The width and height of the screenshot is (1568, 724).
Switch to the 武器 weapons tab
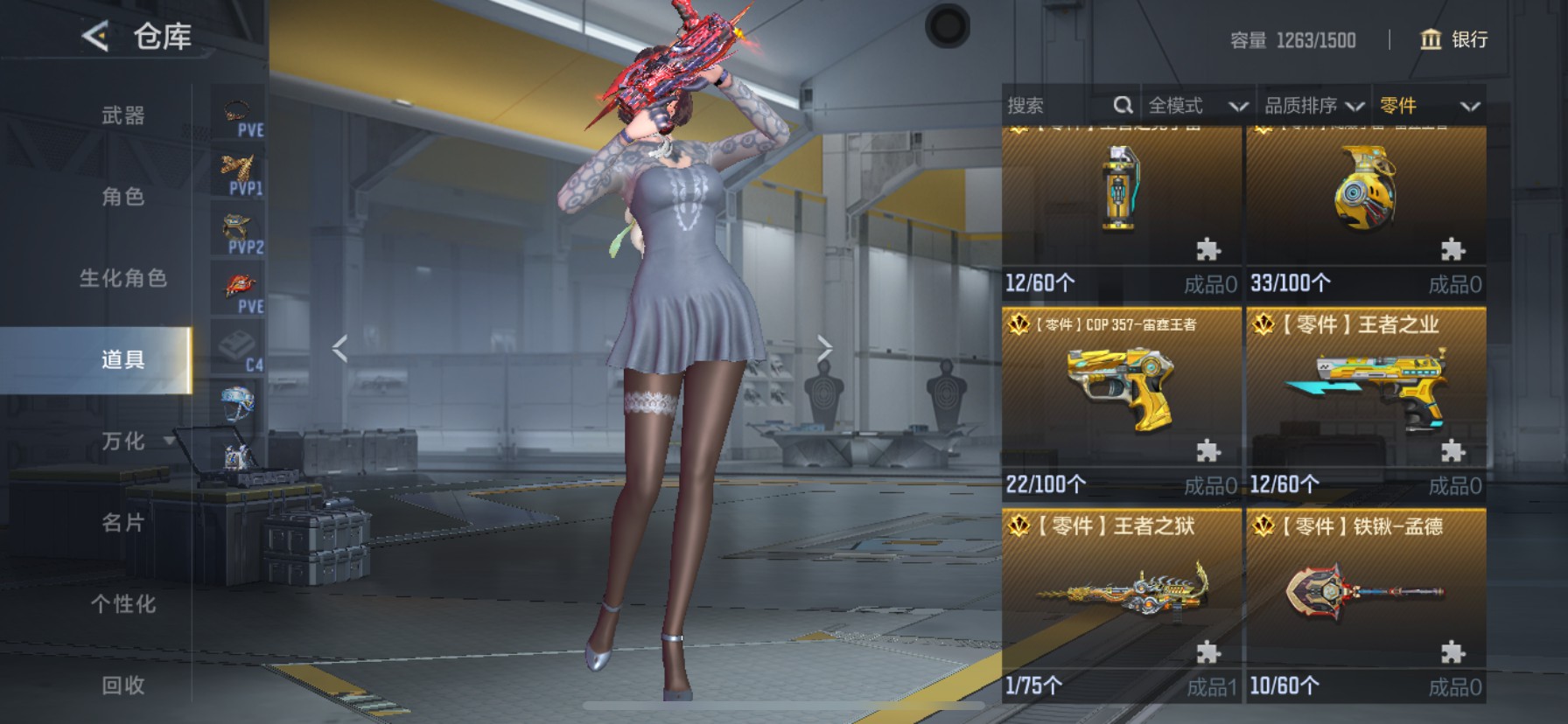(x=123, y=115)
